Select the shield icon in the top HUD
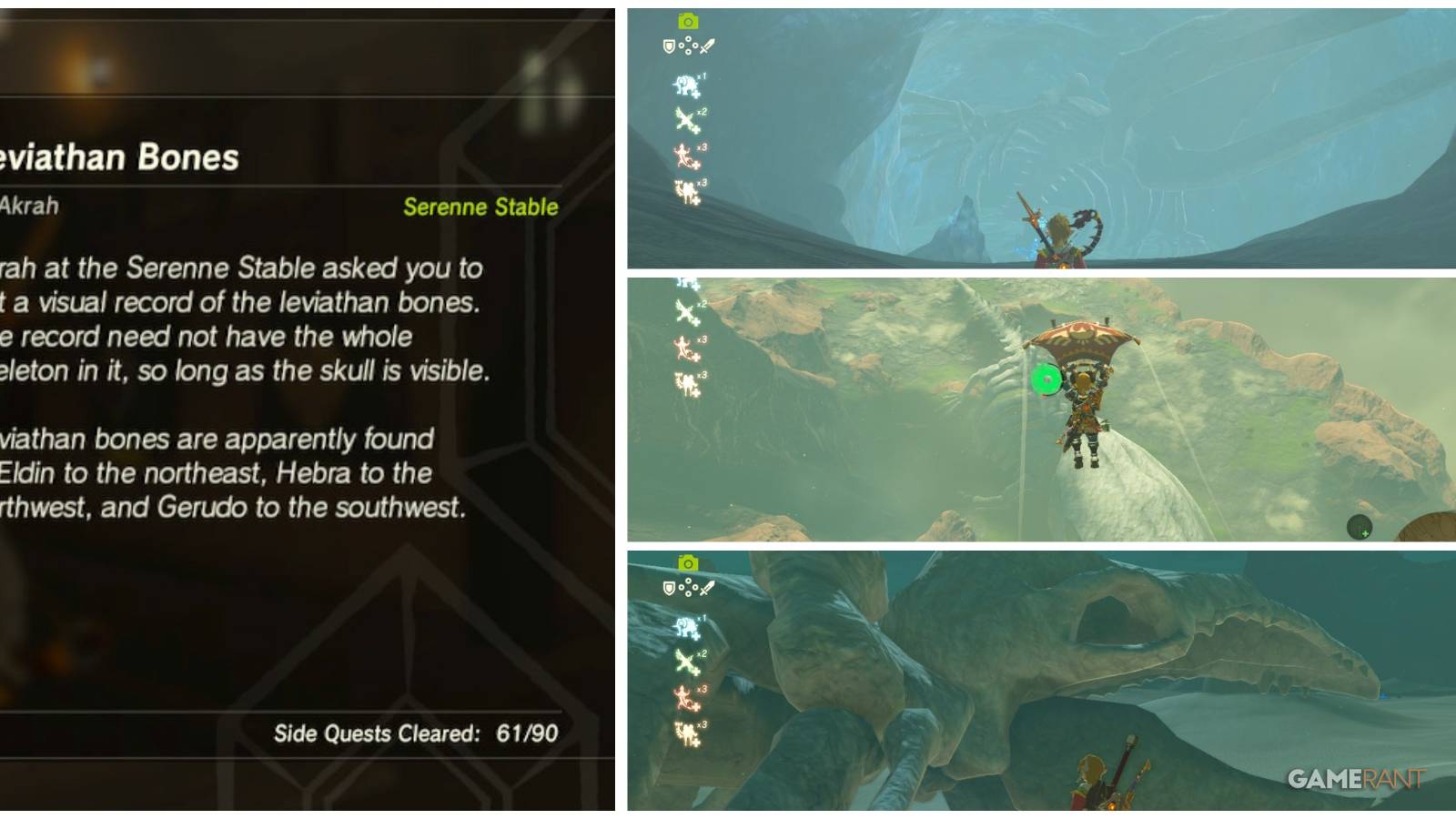The width and height of the screenshot is (1456, 819). click(669, 45)
